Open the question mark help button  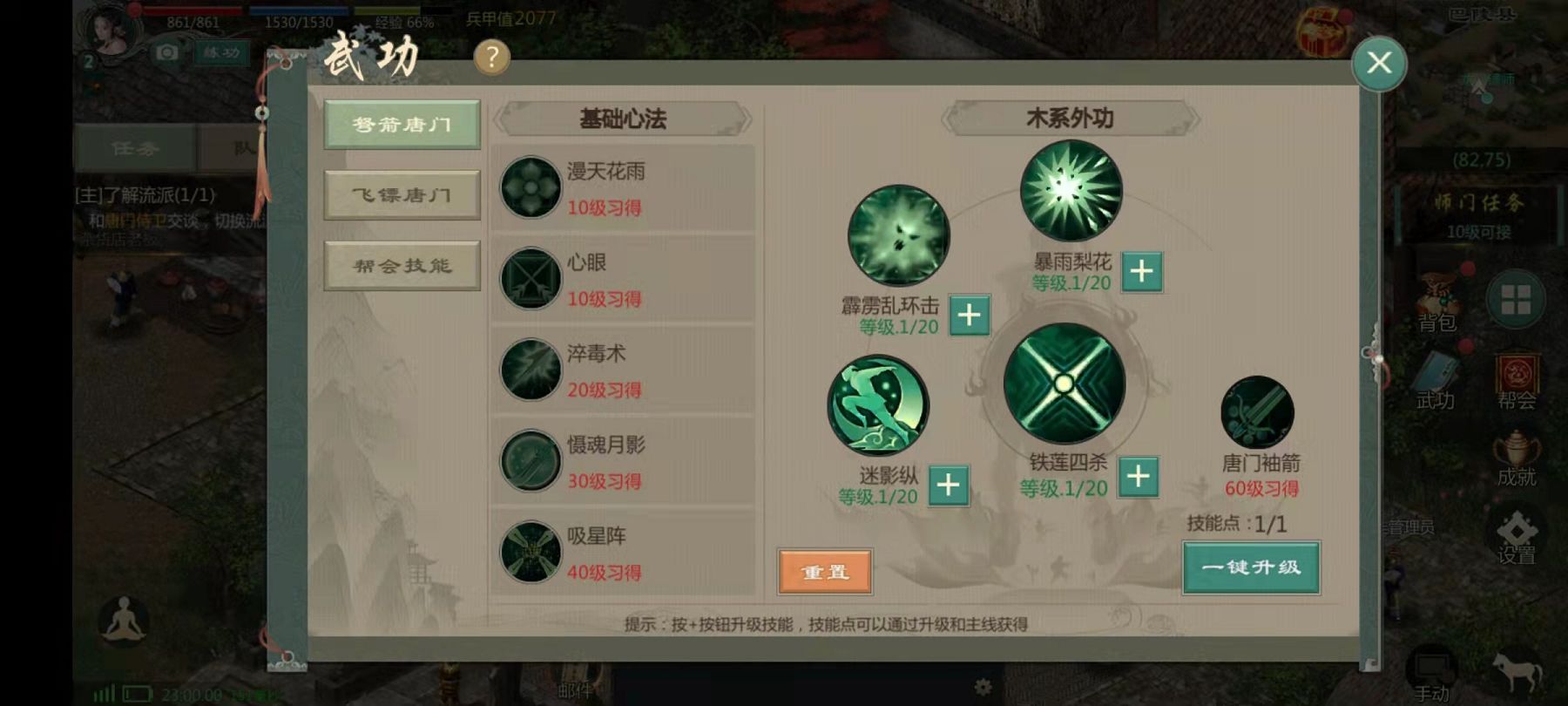491,58
